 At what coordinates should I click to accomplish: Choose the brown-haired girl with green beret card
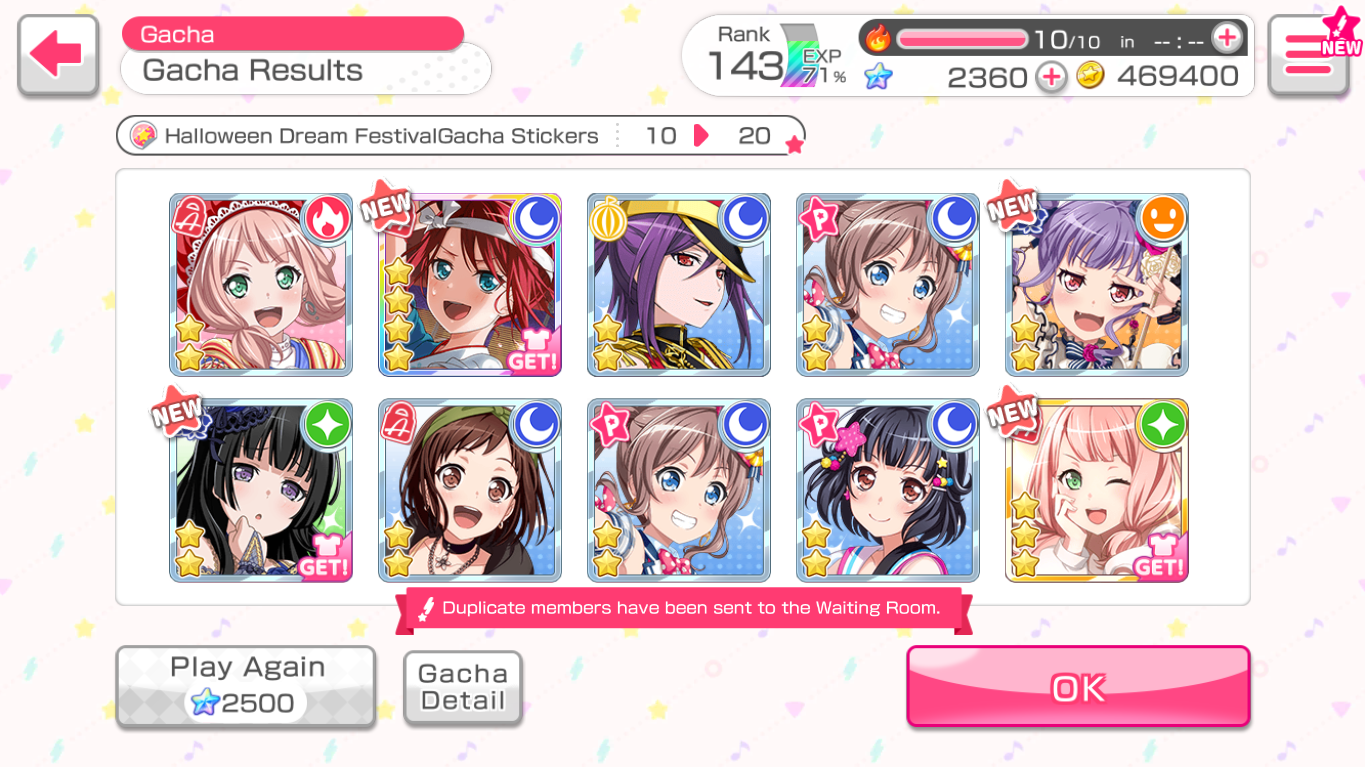pyautogui.click(x=470, y=490)
